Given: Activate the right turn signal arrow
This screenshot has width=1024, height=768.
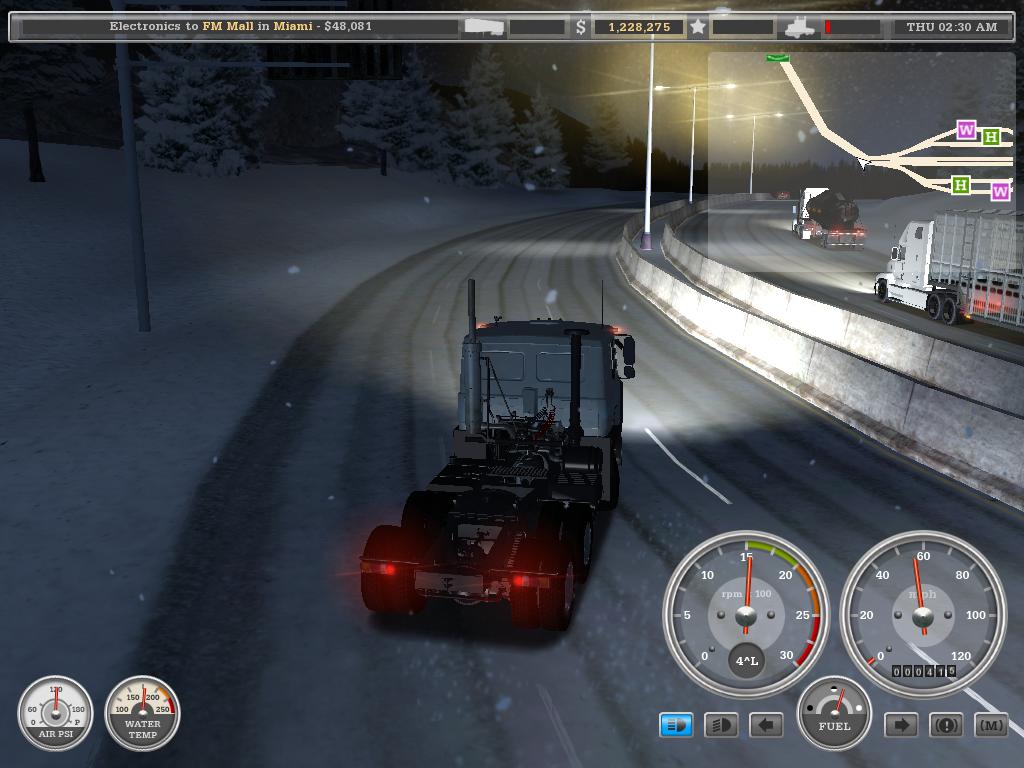Looking at the screenshot, I should pos(901,725).
